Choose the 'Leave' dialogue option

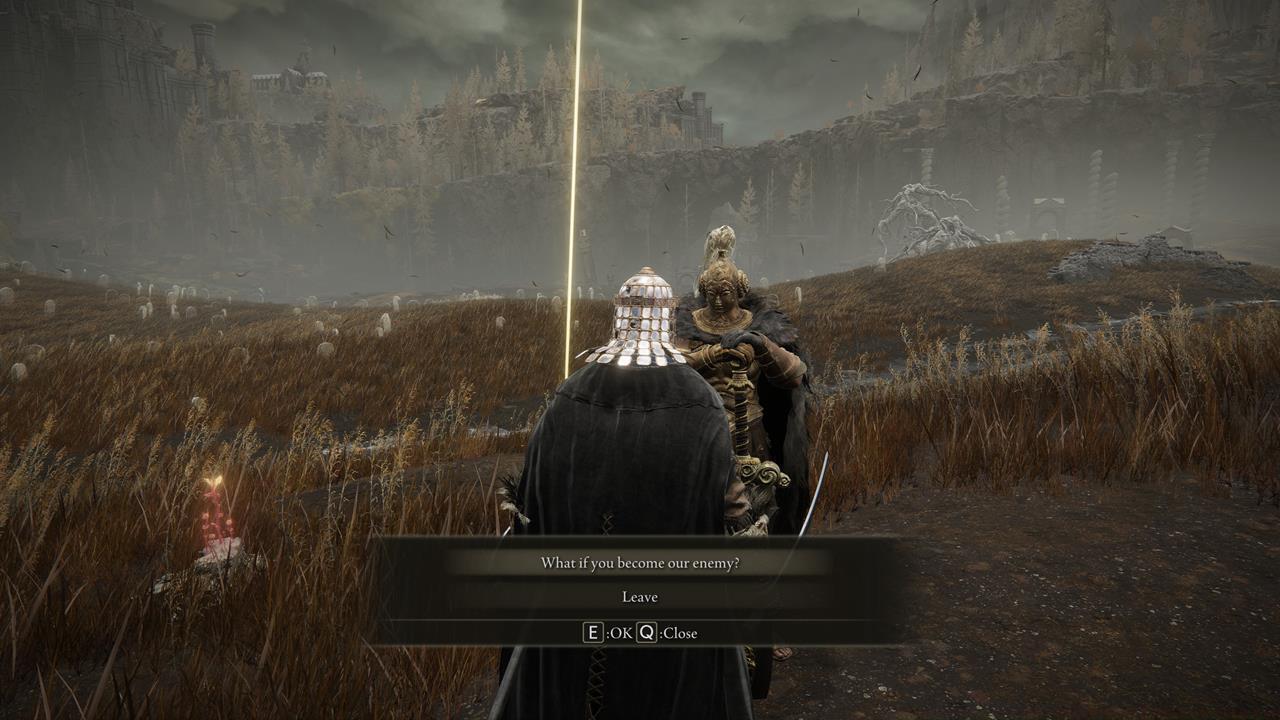(640, 596)
